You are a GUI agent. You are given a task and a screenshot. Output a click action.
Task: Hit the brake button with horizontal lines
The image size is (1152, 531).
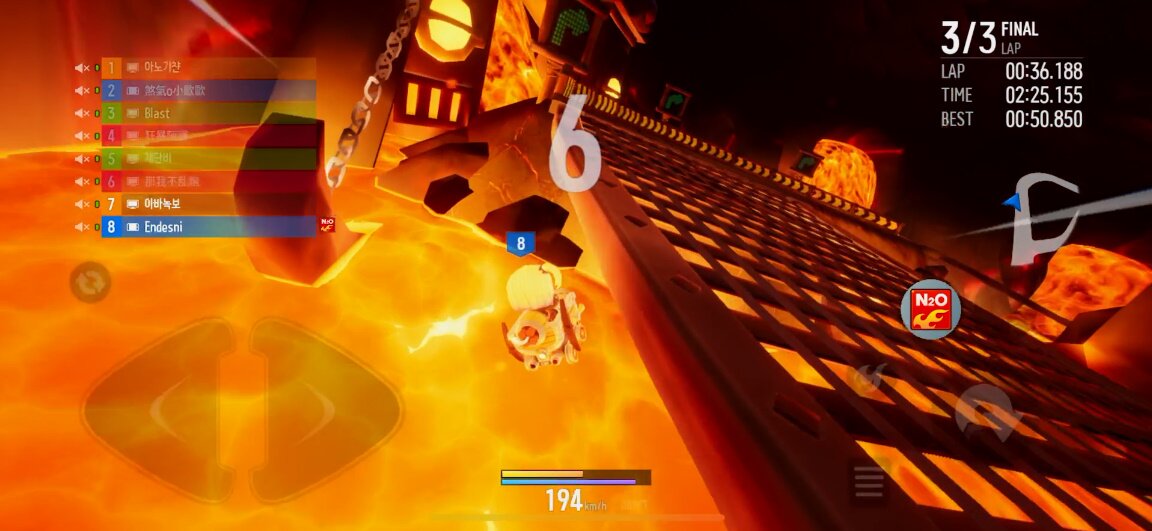(869, 482)
